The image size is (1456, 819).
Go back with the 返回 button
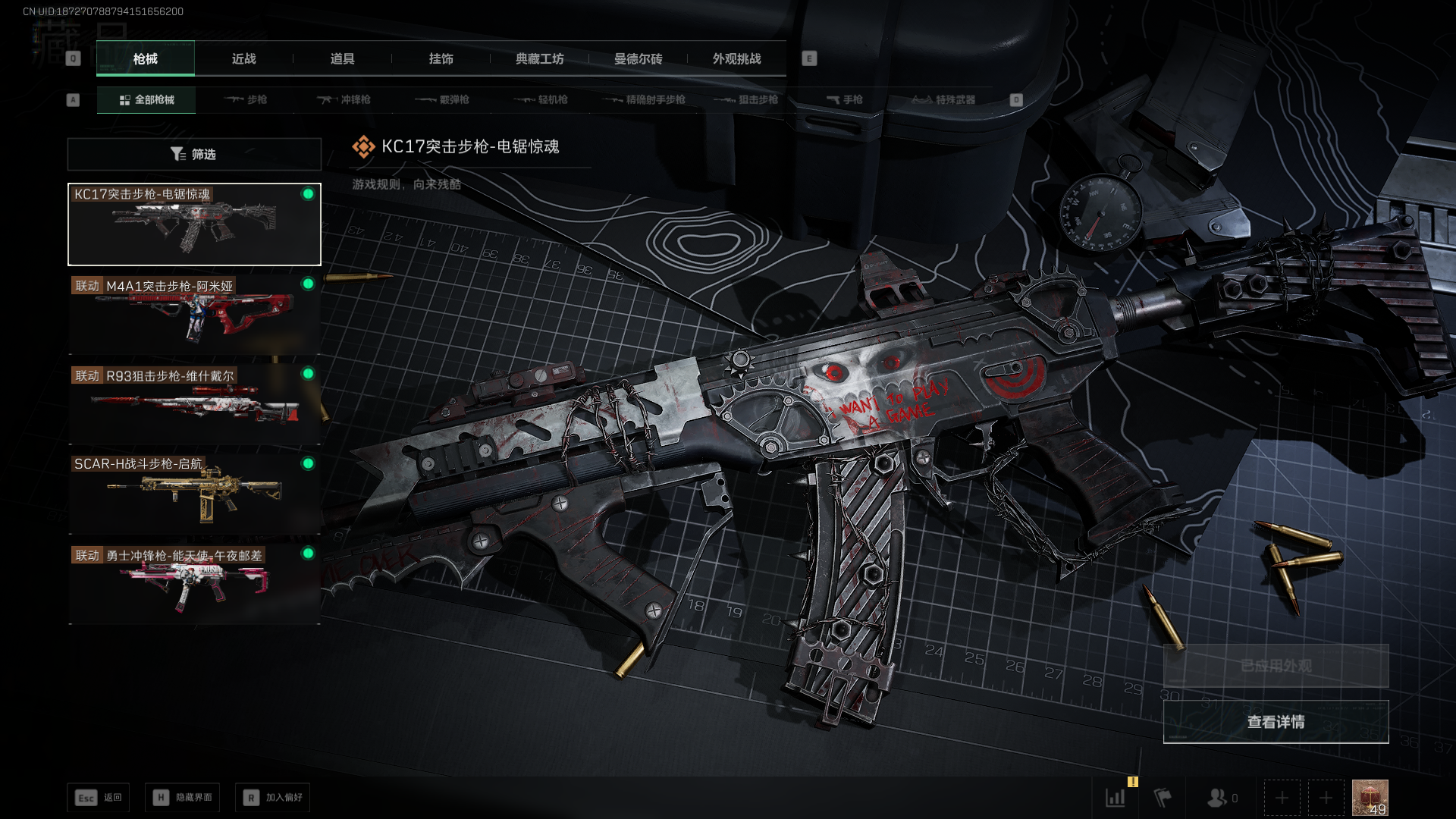coord(99,798)
